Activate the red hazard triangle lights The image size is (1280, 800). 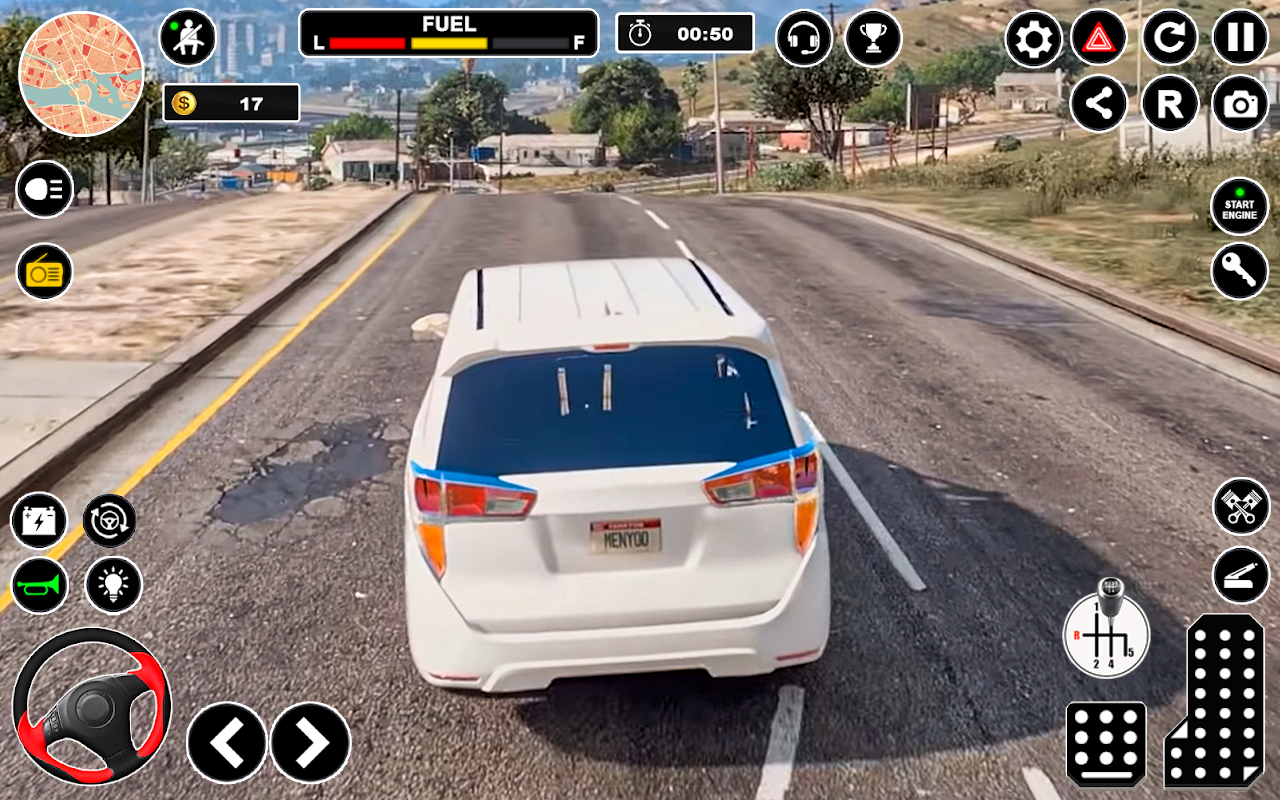coord(1099,38)
